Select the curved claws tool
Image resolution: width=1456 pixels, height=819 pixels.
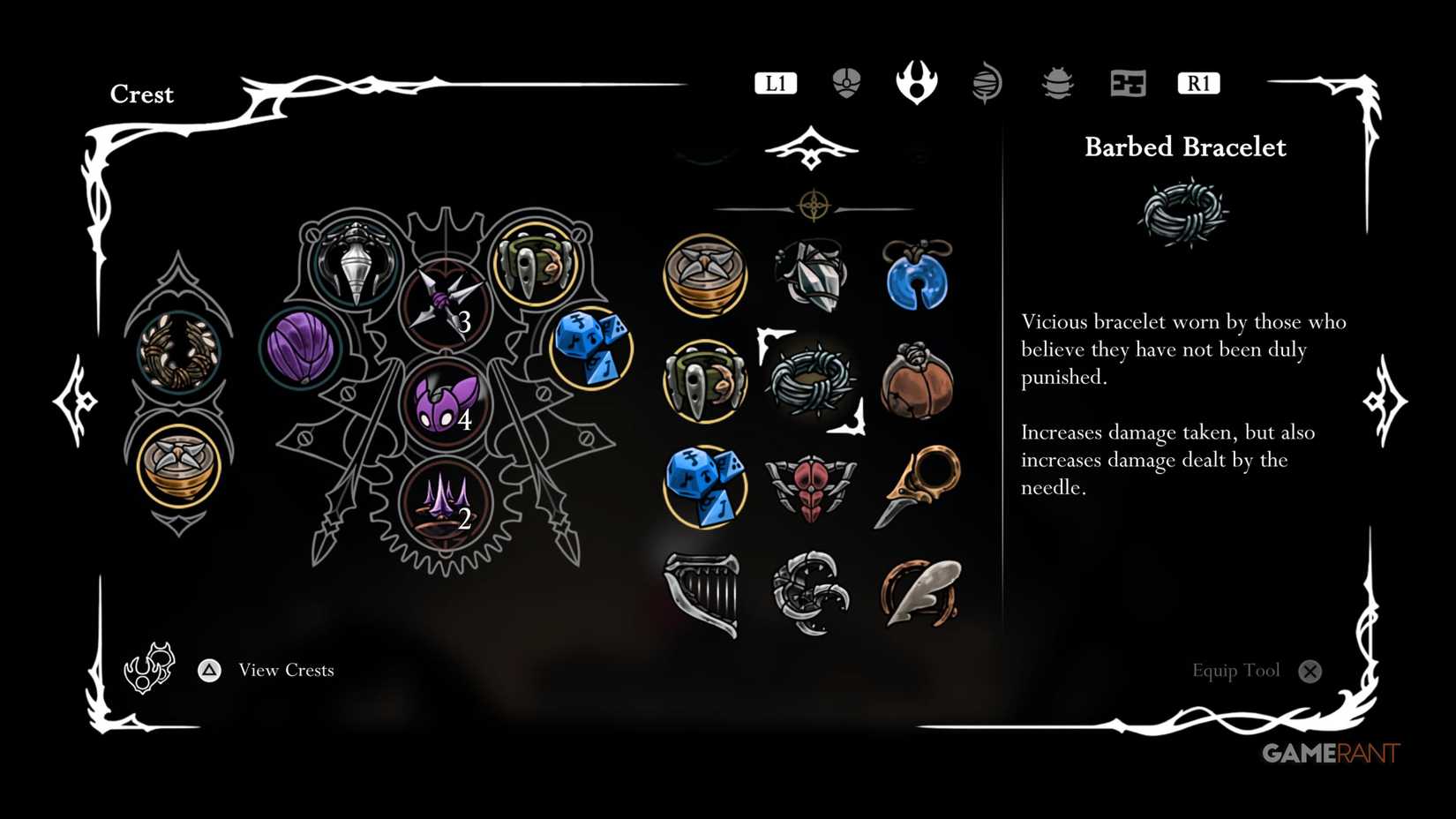point(812,590)
